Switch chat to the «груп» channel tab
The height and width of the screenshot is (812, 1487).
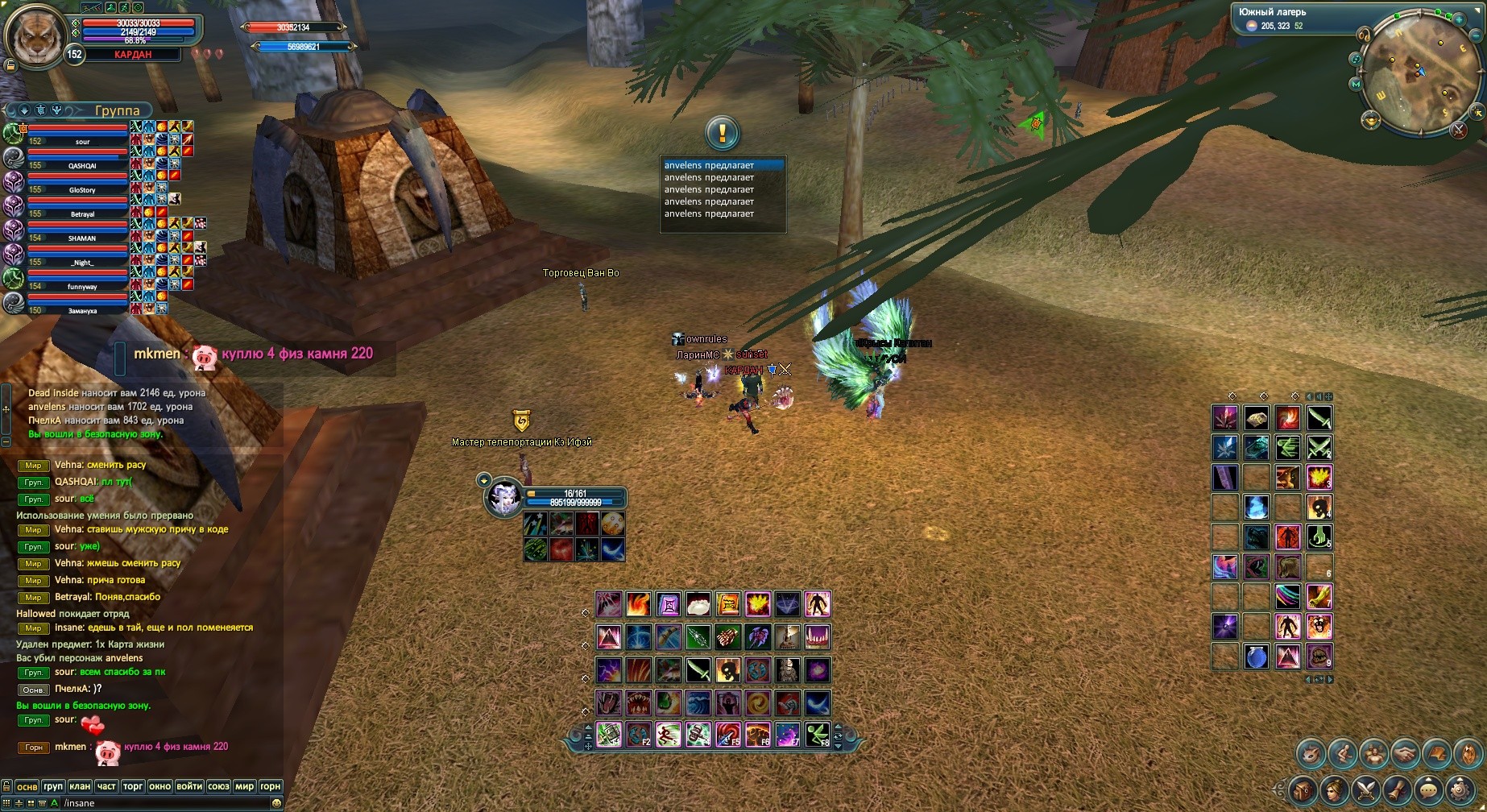point(53,786)
